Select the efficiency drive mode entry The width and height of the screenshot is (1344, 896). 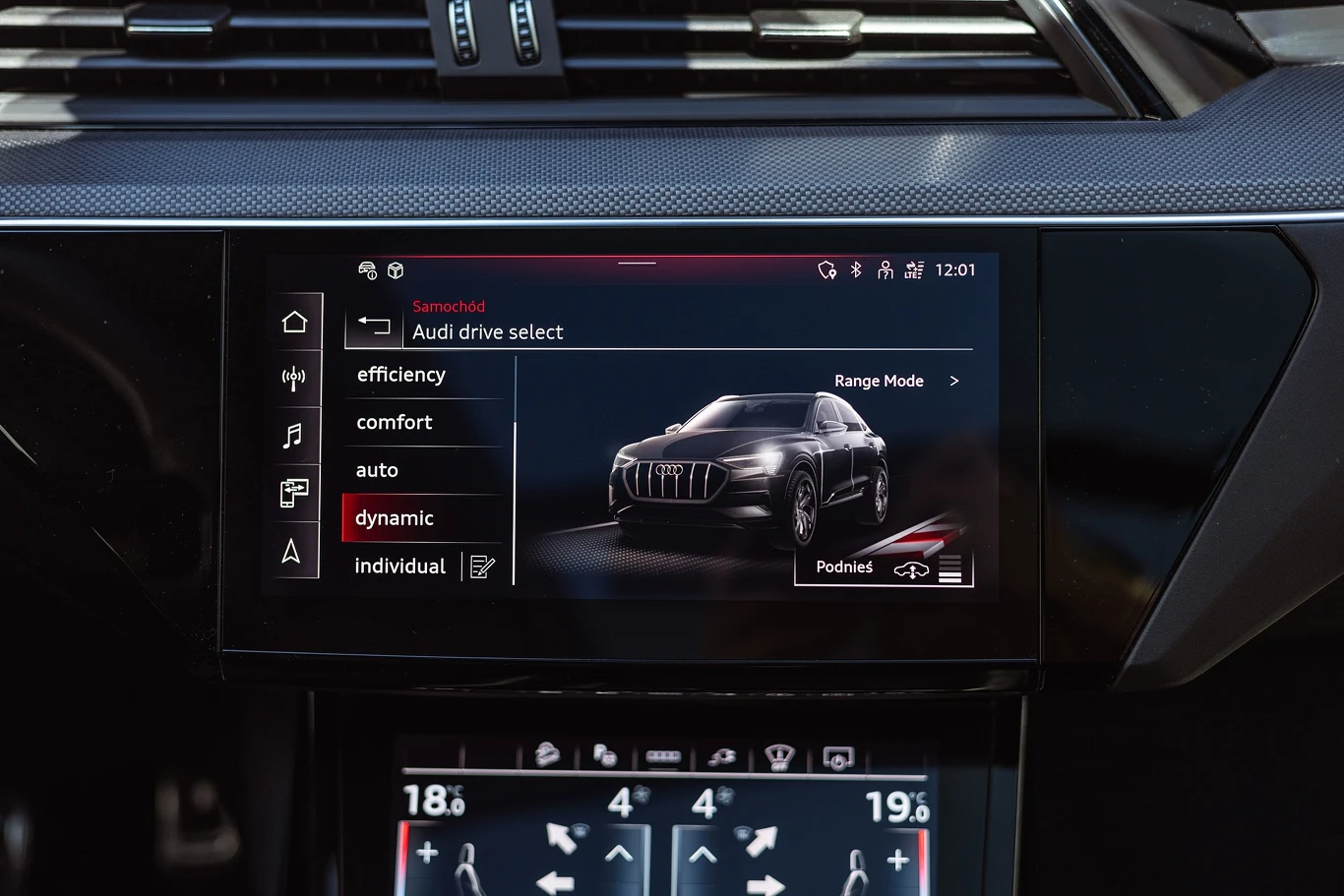click(401, 375)
